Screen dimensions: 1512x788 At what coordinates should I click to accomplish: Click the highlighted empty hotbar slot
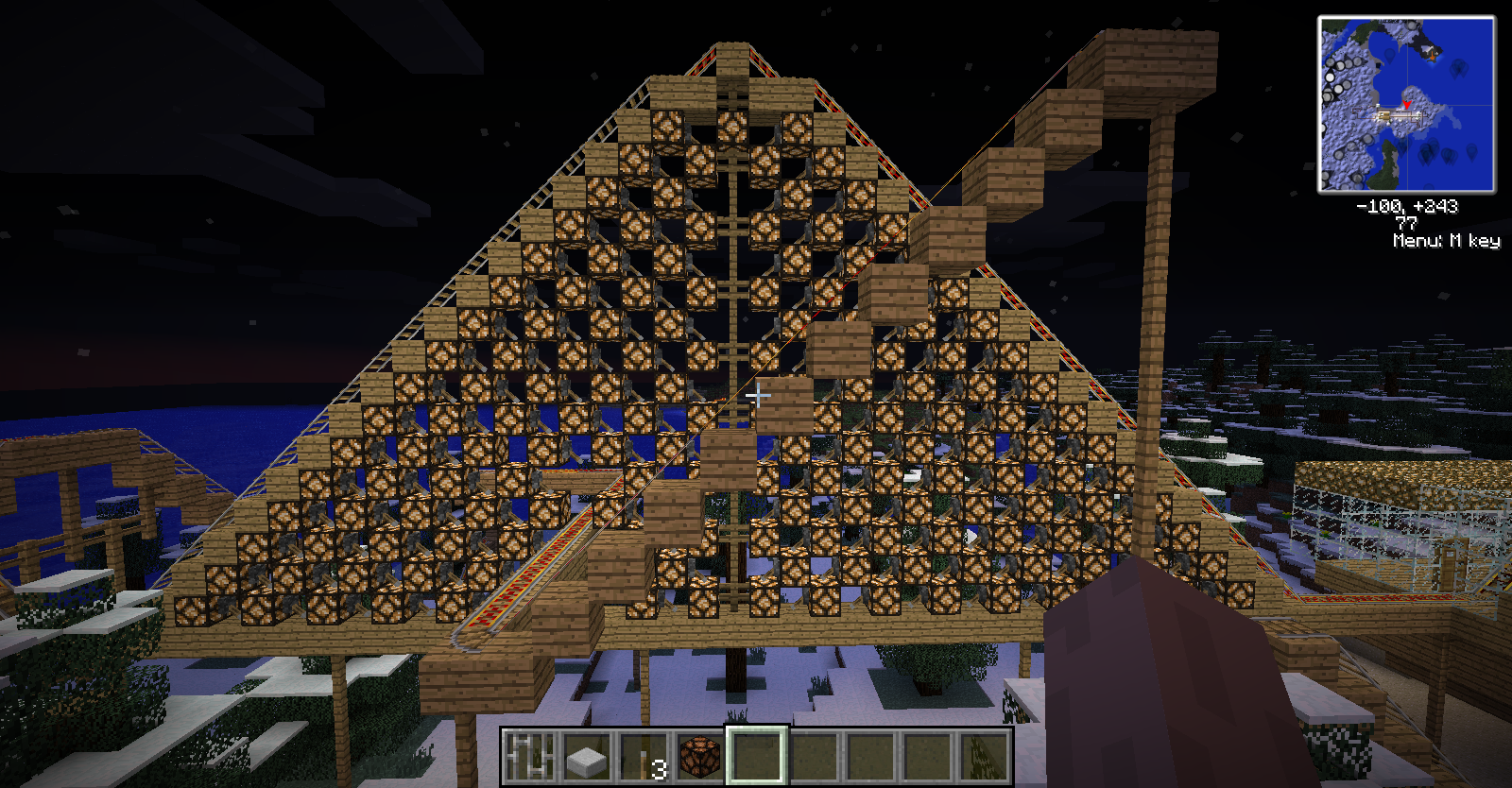[757, 756]
